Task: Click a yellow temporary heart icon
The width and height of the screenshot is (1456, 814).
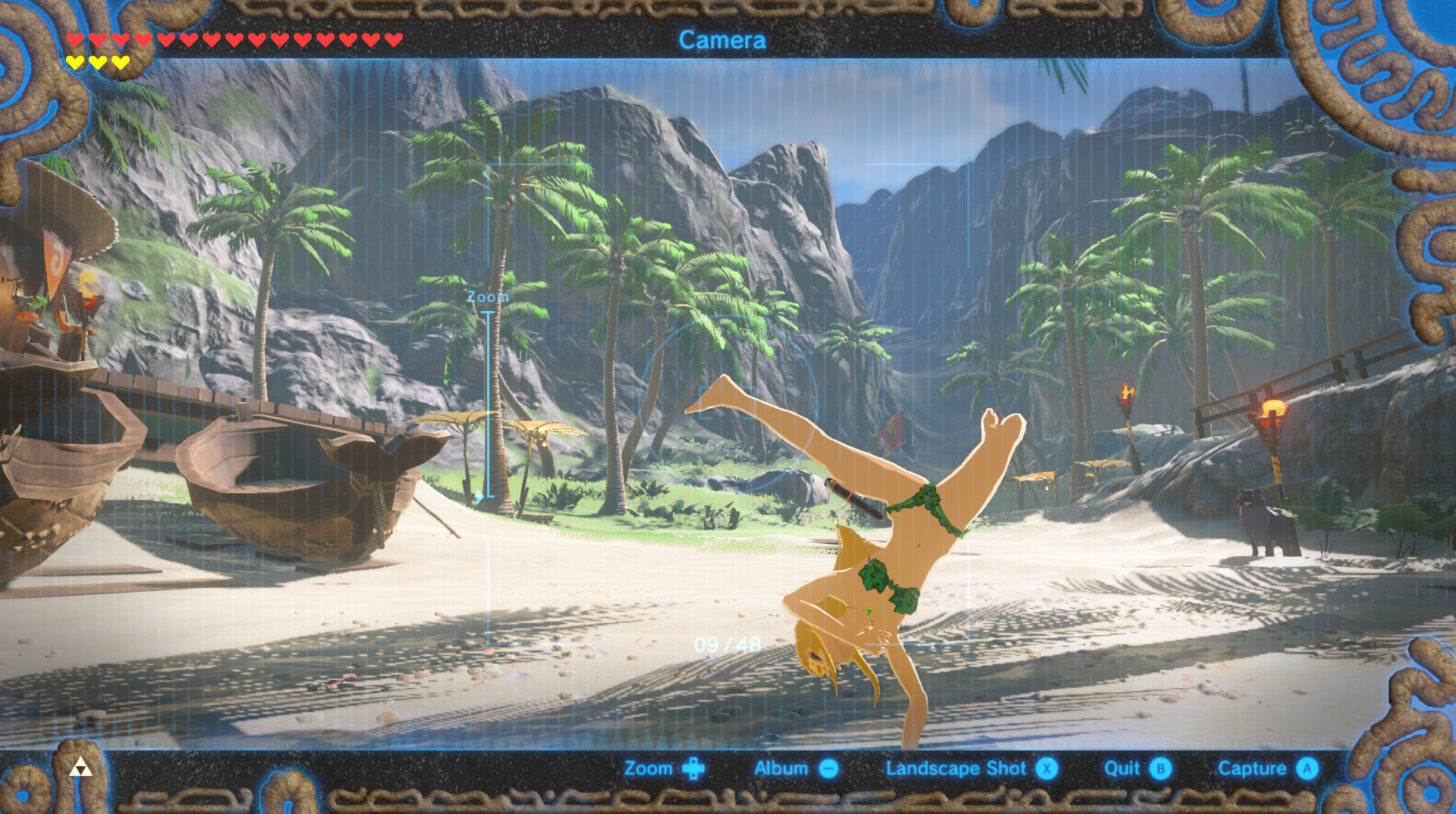Action: pyautogui.click(x=77, y=61)
